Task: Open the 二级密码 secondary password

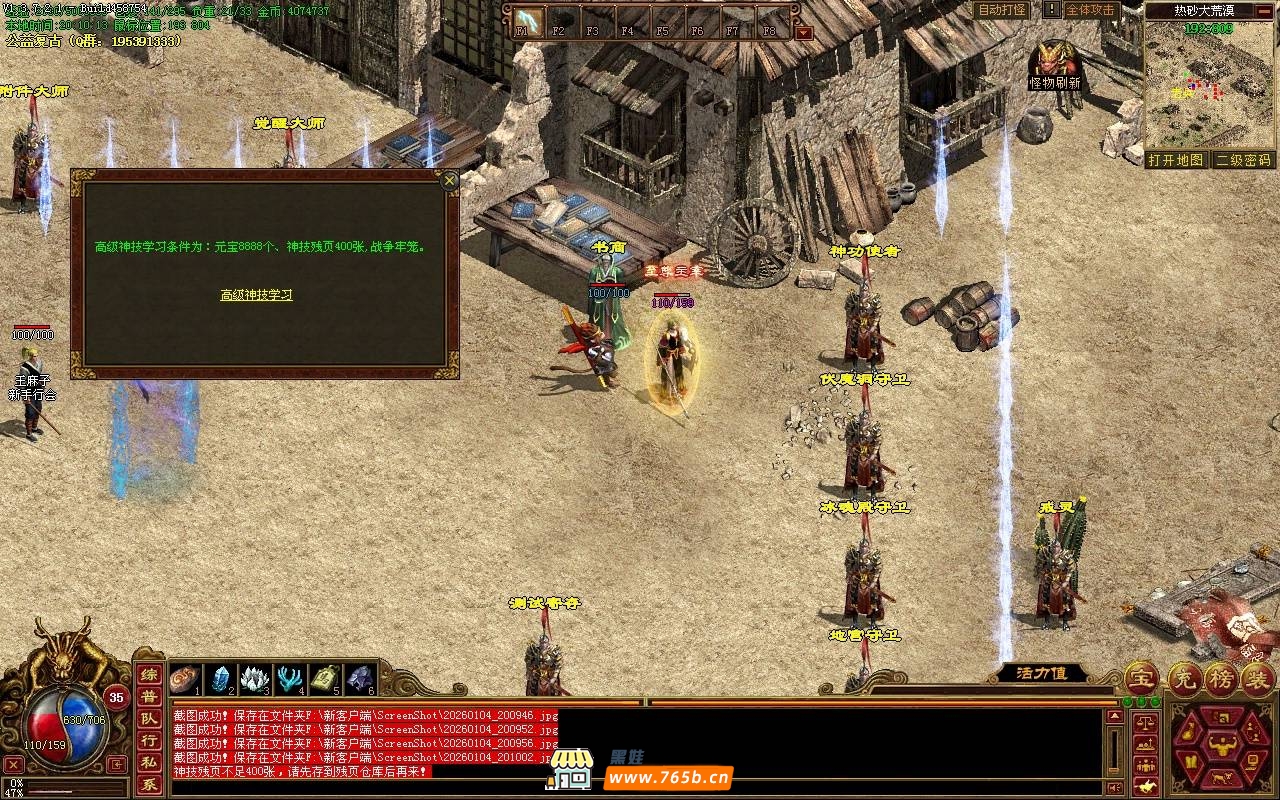Action: coord(1243,160)
